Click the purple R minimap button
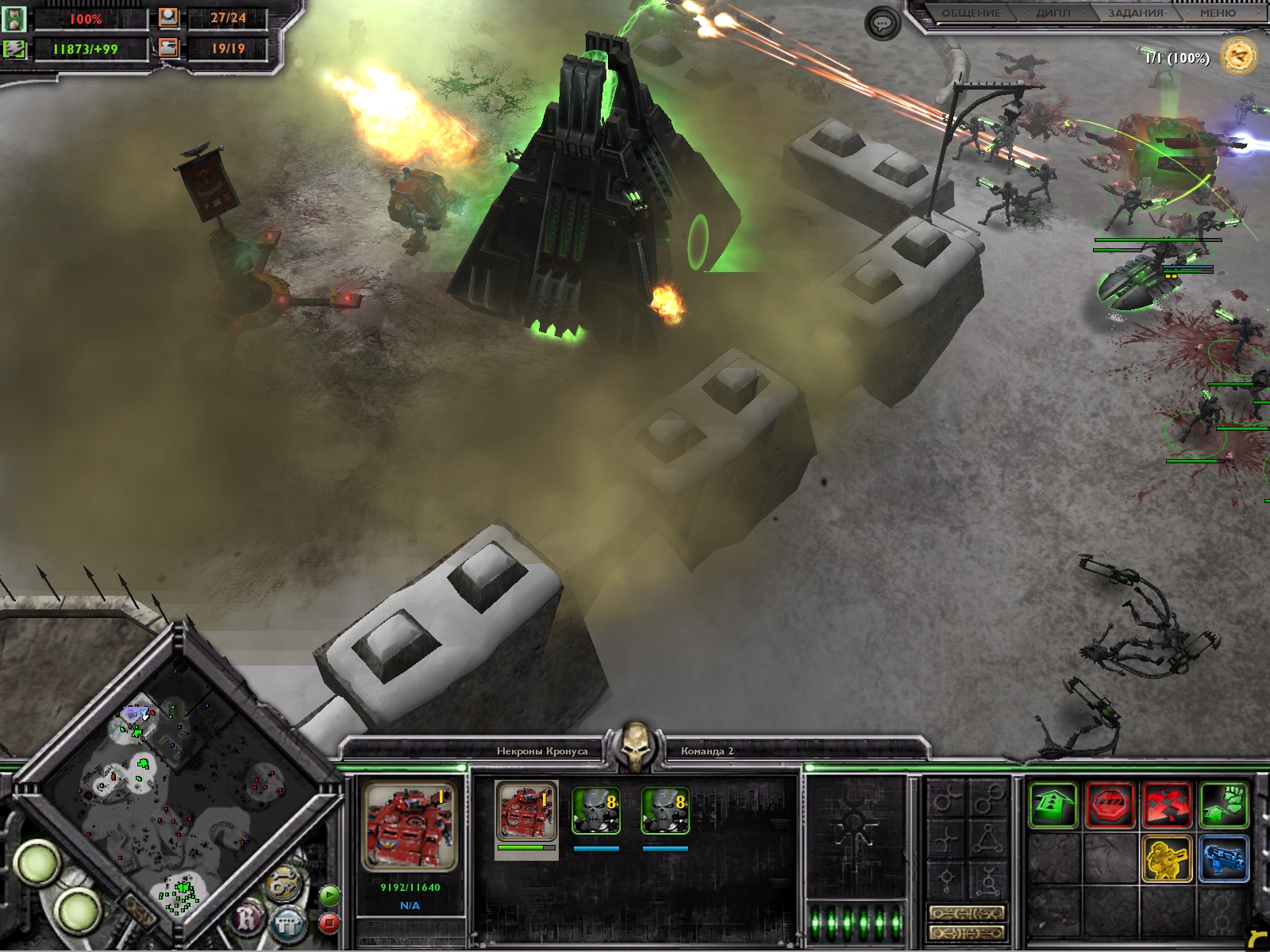 pos(248,919)
